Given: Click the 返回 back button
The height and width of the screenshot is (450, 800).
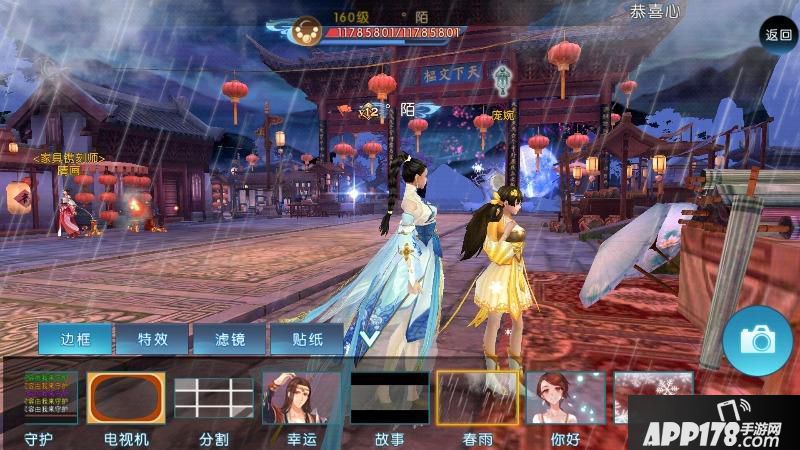Looking at the screenshot, I should (x=778, y=34).
